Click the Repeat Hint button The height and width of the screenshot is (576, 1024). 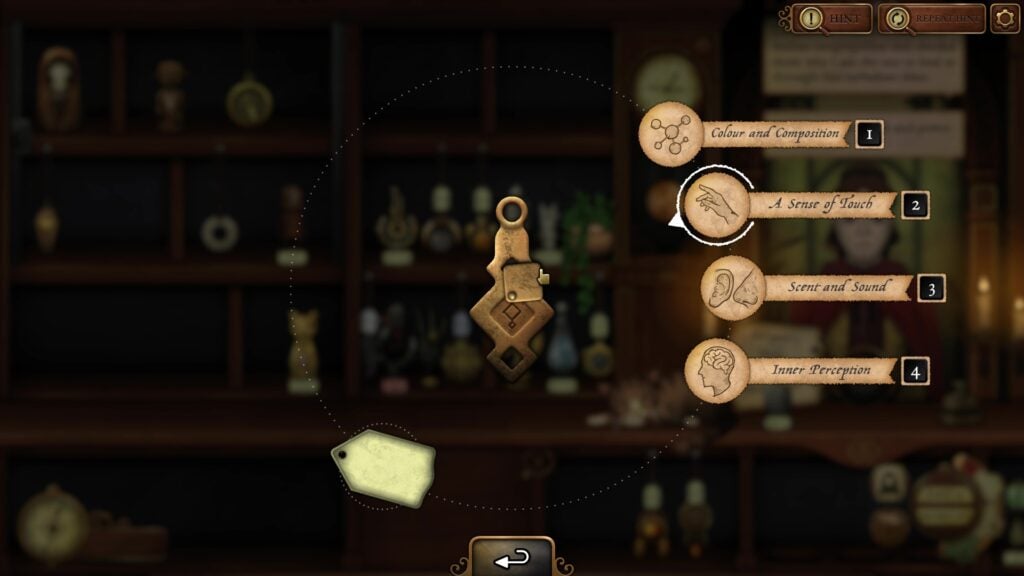tap(931, 18)
